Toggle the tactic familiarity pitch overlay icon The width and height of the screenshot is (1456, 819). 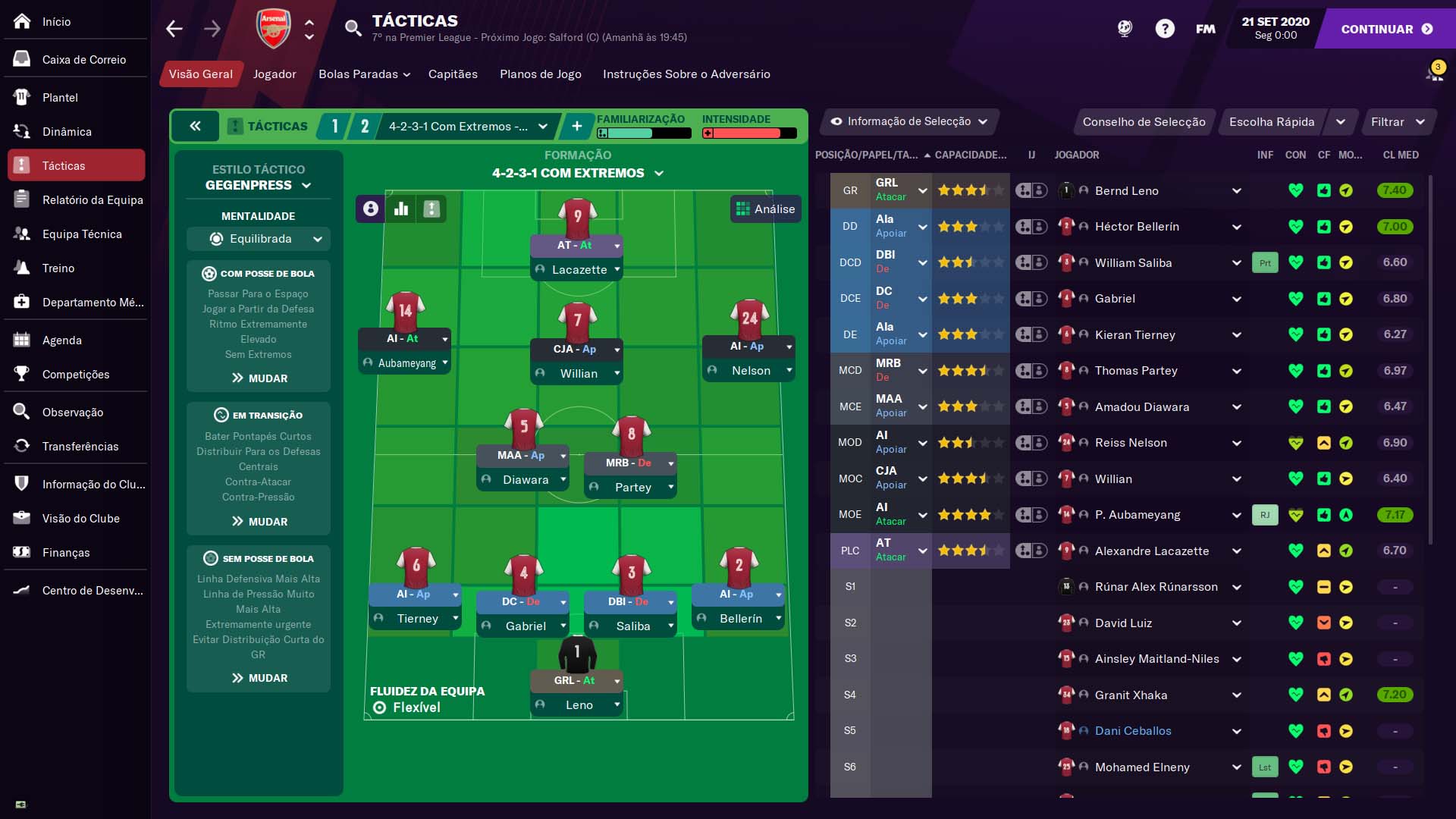pos(431,209)
